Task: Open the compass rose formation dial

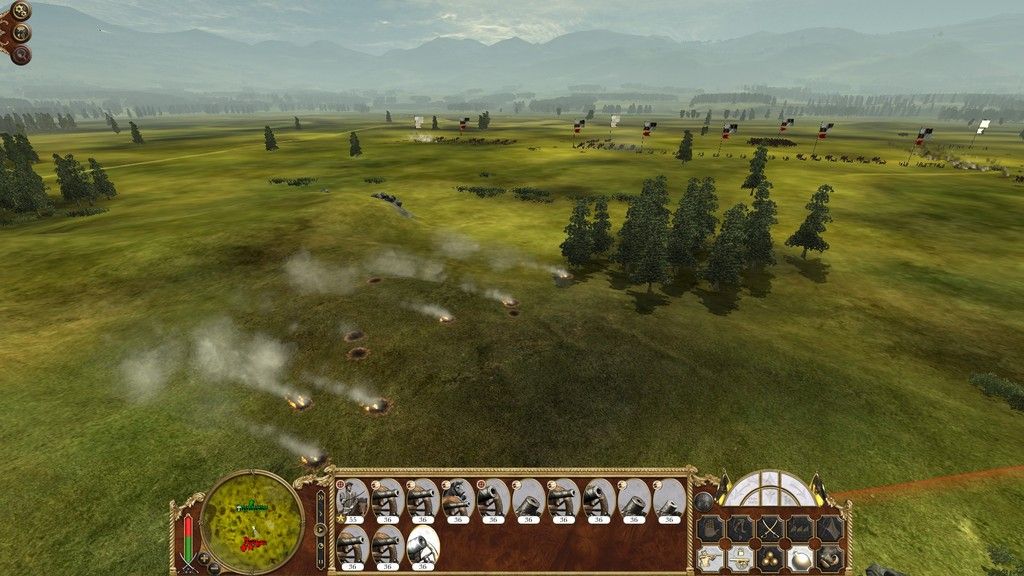Action: pos(770,488)
